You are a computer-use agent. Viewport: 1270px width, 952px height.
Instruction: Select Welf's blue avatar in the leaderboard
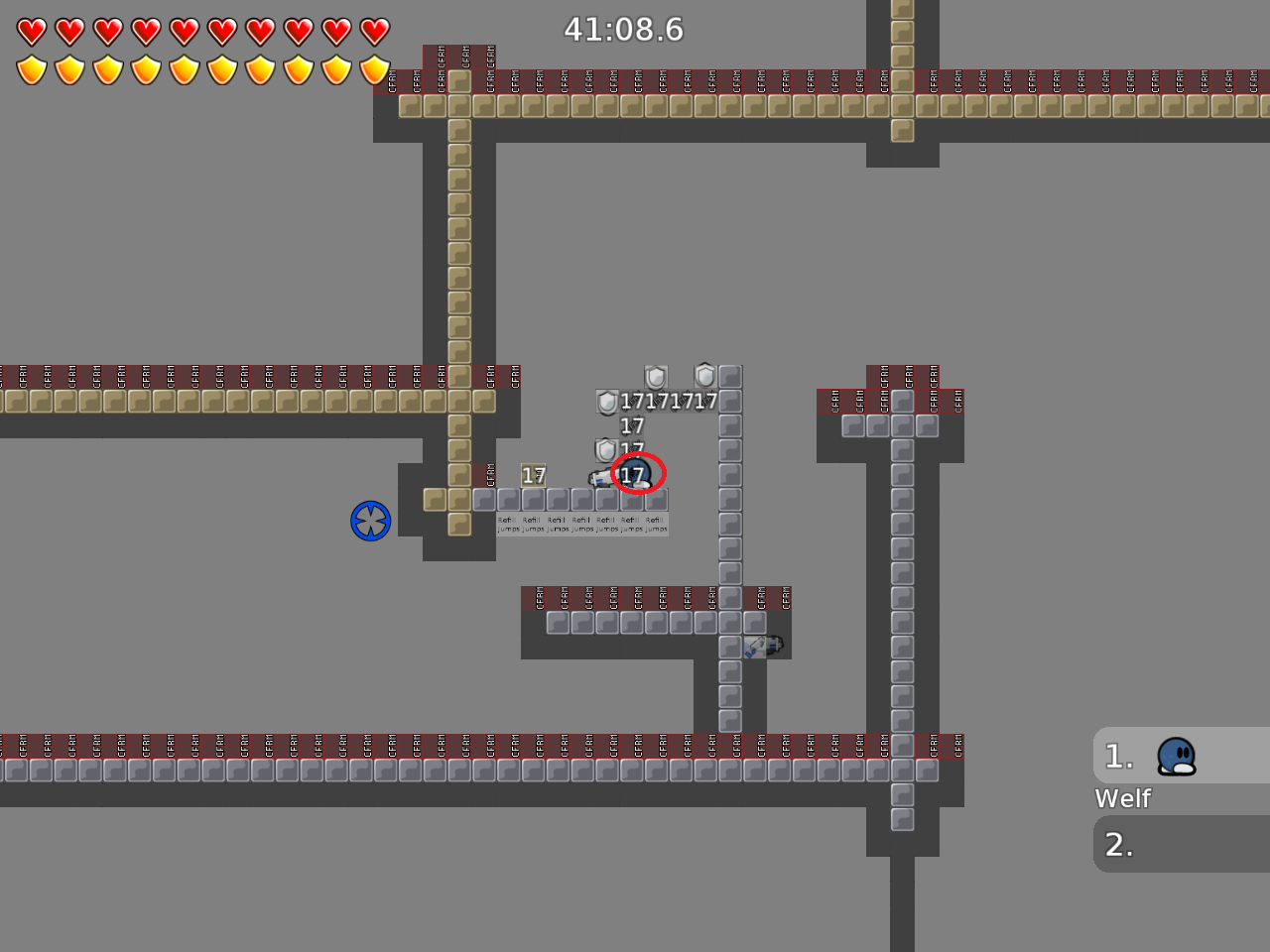[x=1175, y=756]
